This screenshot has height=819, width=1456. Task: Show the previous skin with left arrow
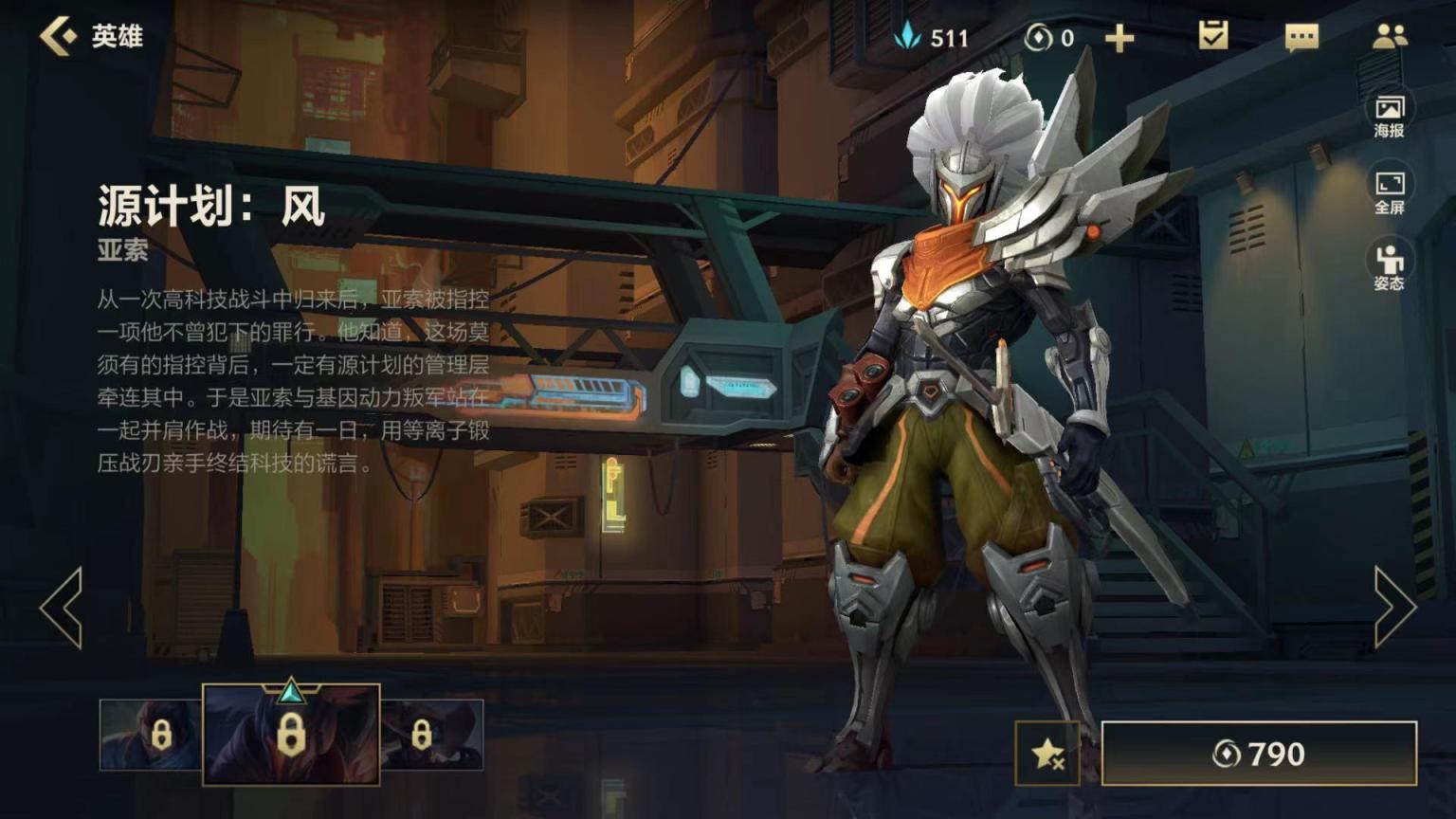(x=62, y=608)
